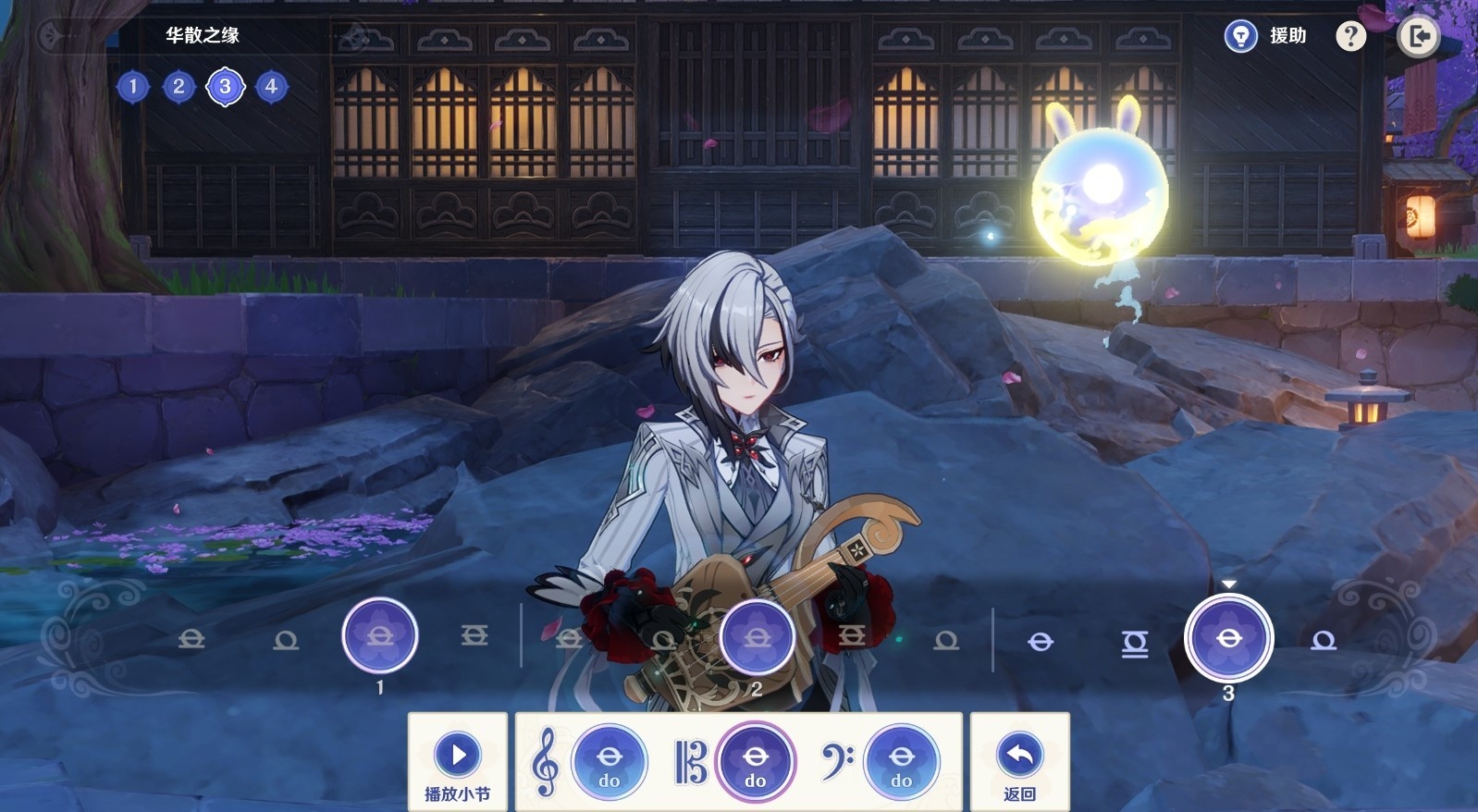The height and width of the screenshot is (812, 1478).
Task: Open the question mark help
Action: (x=1350, y=36)
